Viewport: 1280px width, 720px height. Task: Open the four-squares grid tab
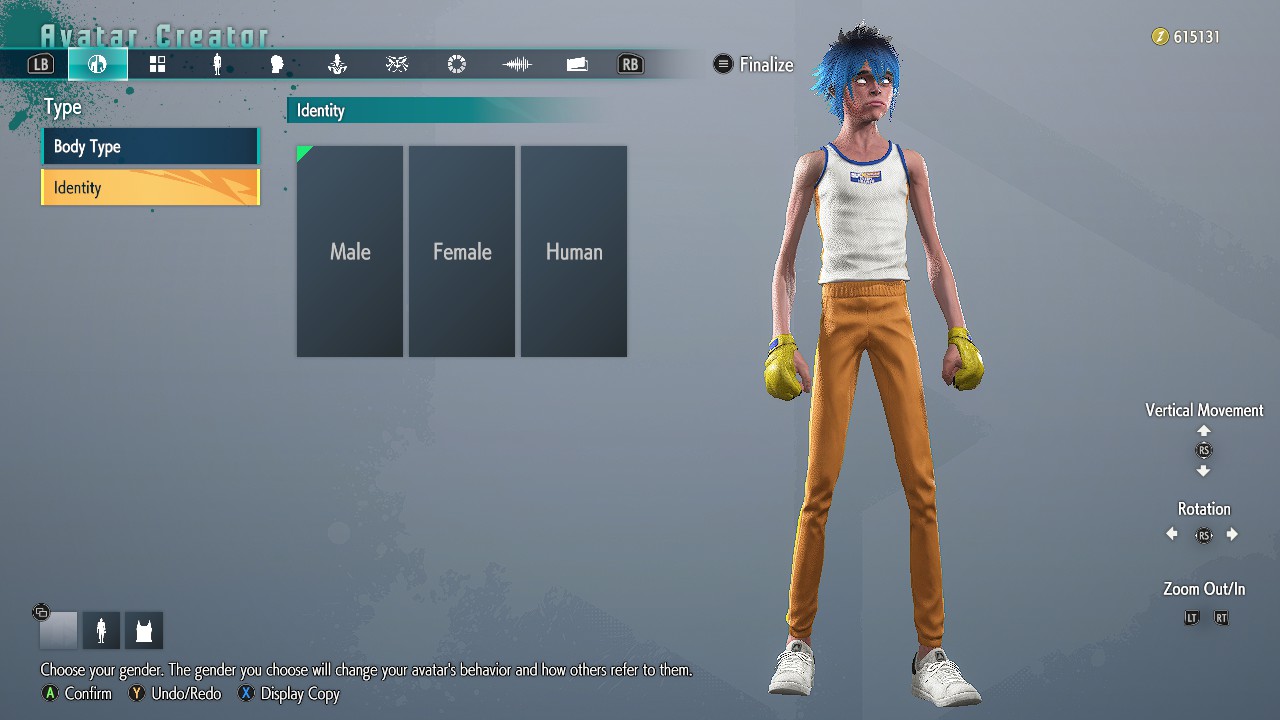(157, 65)
